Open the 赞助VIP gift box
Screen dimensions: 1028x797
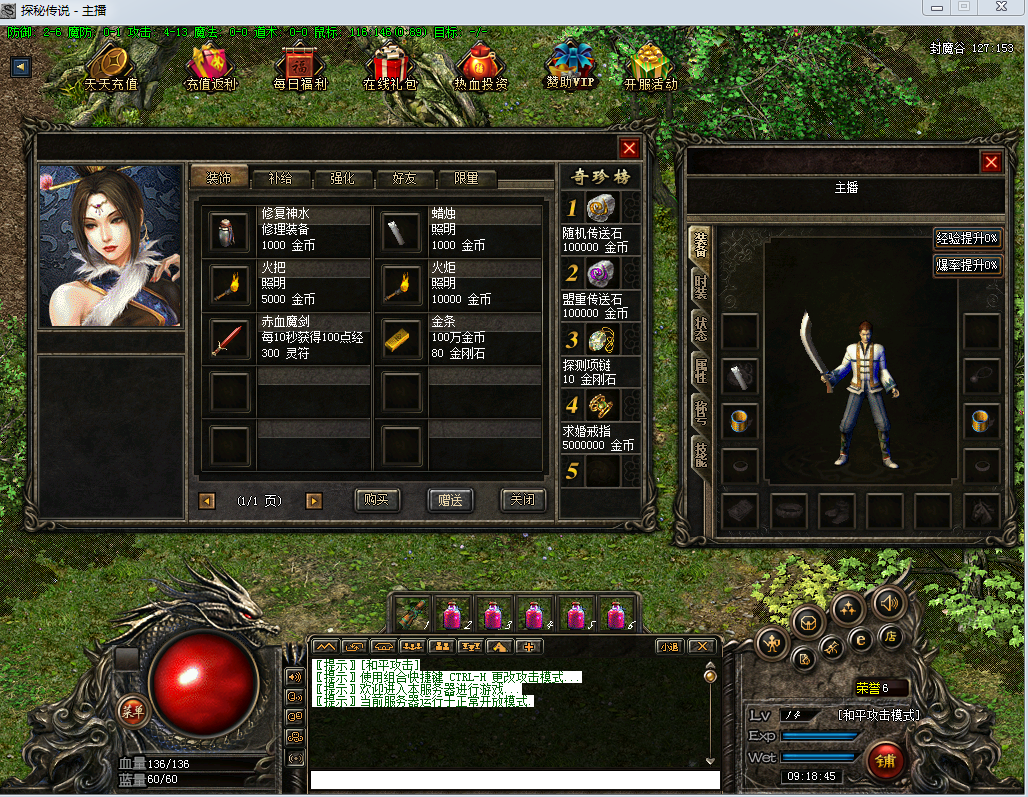[571, 66]
